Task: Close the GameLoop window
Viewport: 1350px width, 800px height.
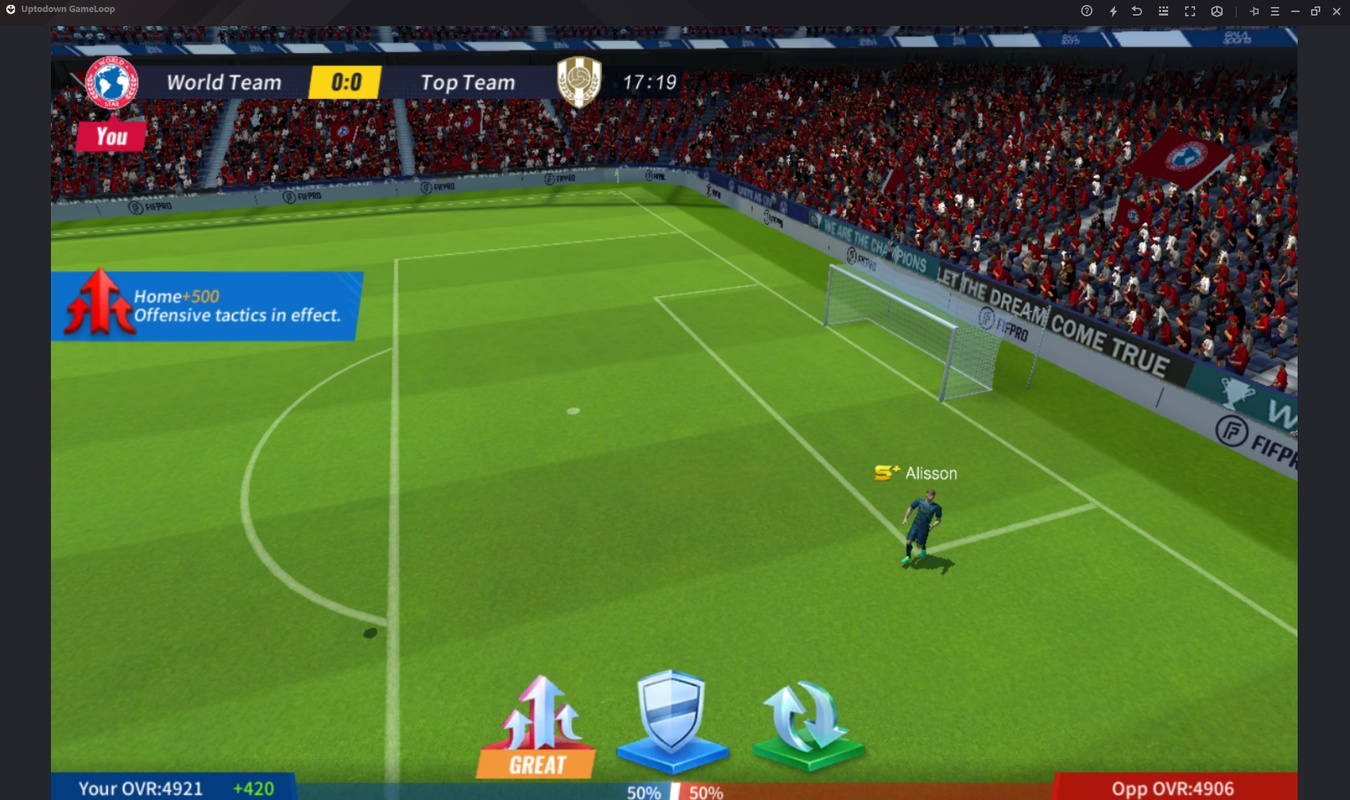Action: pyautogui.click(x=1337, y=11)
